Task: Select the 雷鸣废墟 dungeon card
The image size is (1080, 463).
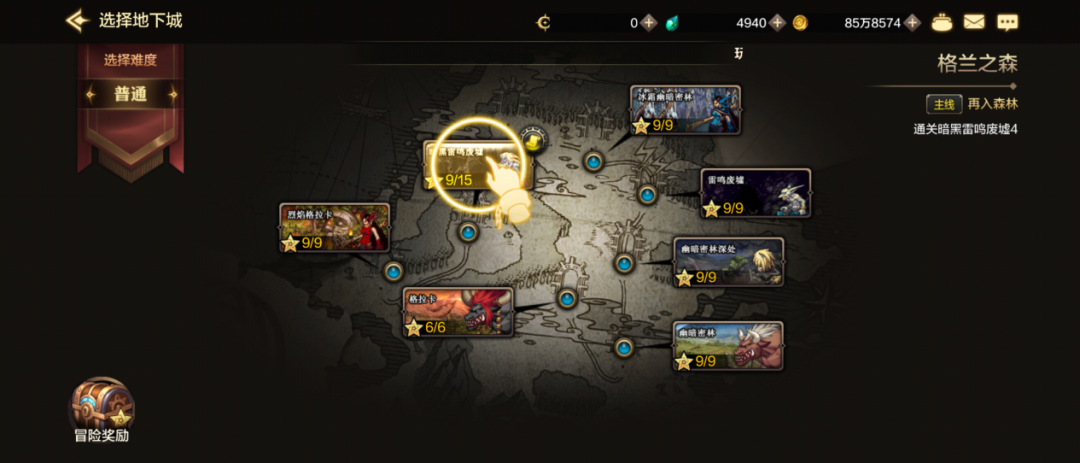Action: click(x=755, y=193)
